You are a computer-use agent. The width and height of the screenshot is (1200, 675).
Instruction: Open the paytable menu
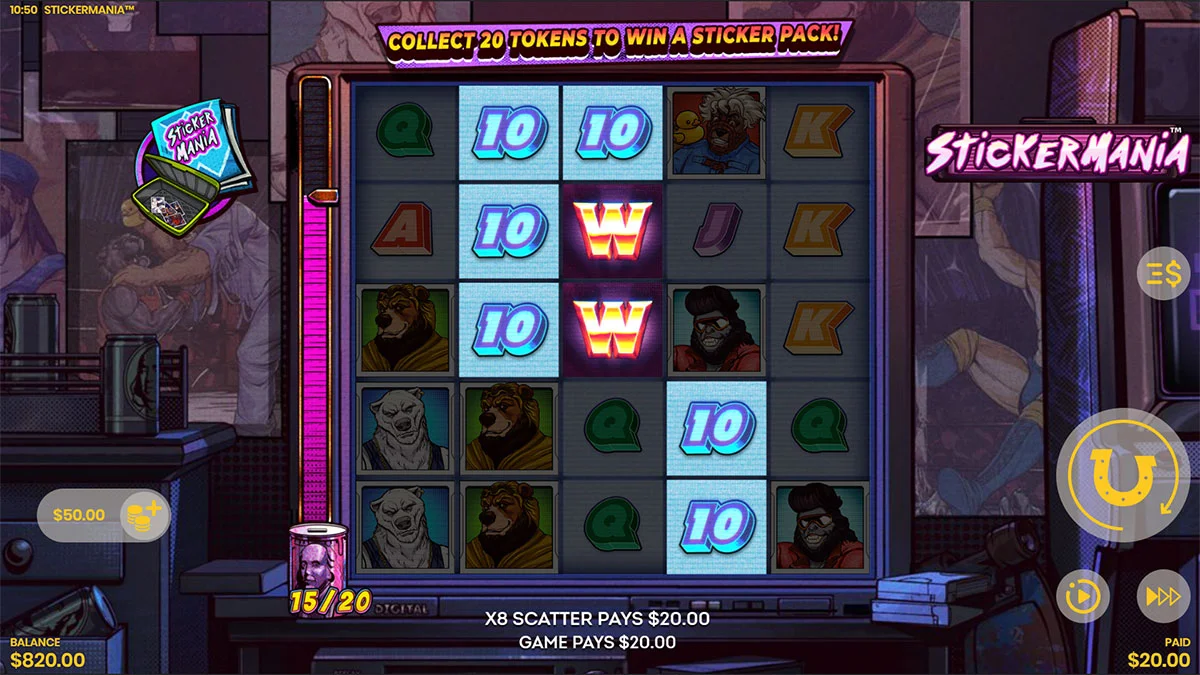(1164, 276)
